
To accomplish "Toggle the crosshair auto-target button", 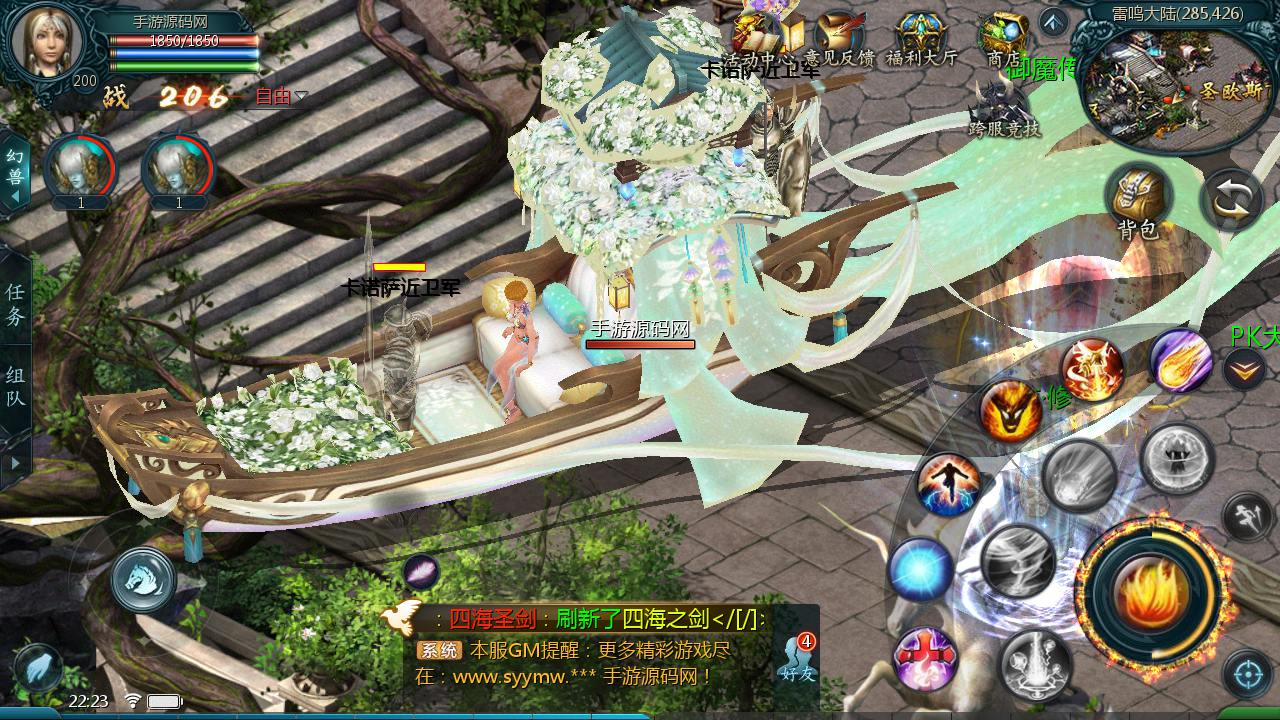I will tap(1247, 674).
